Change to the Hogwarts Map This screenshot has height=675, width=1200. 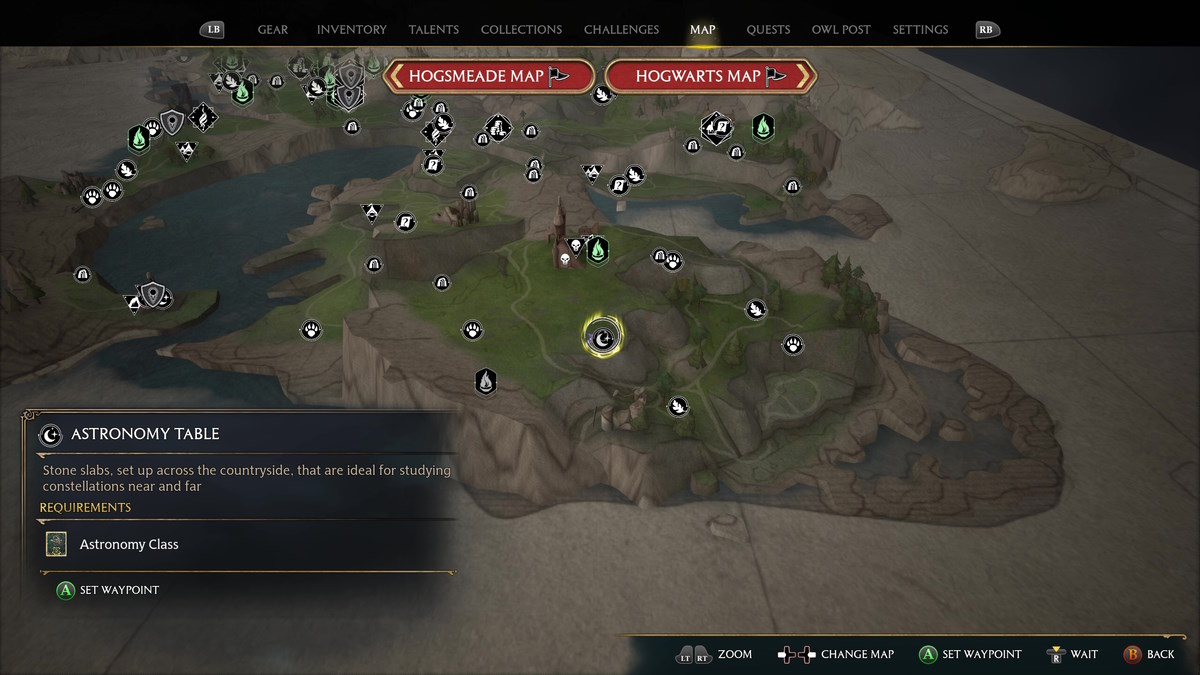click(711, 76)
